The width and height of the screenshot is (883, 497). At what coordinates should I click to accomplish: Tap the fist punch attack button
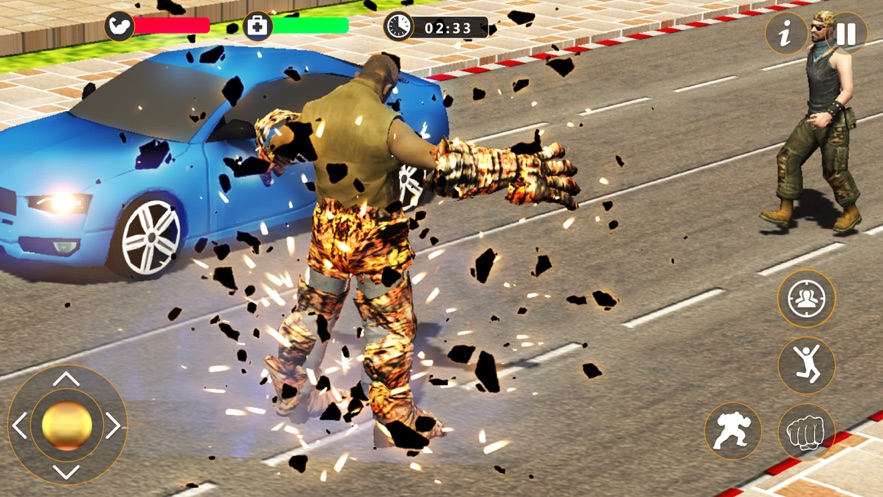(x=806, y=432)
